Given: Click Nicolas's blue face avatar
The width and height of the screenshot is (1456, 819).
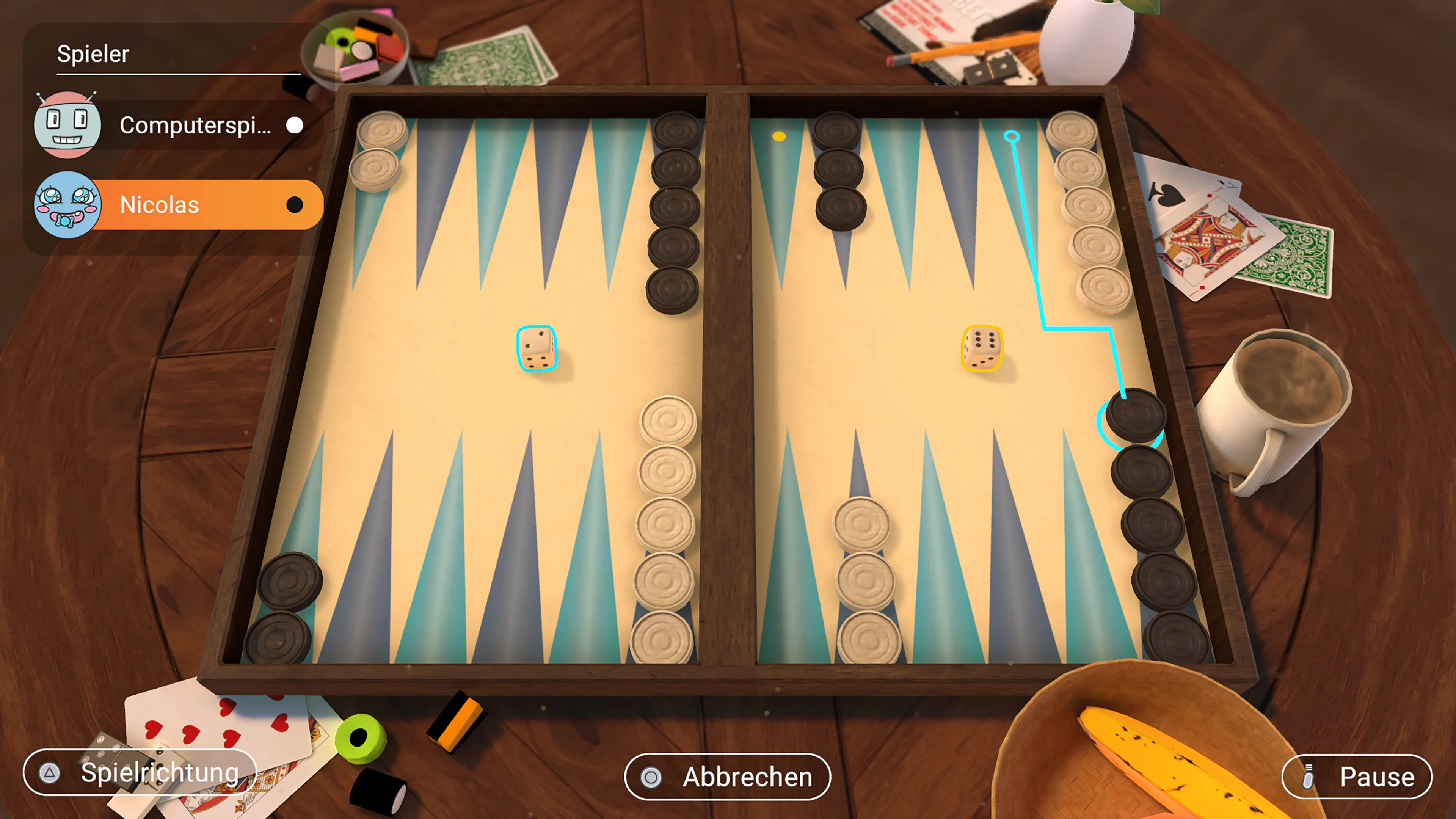Looking at the screenshot, I should pyautogui.click(x=67, y=205).
